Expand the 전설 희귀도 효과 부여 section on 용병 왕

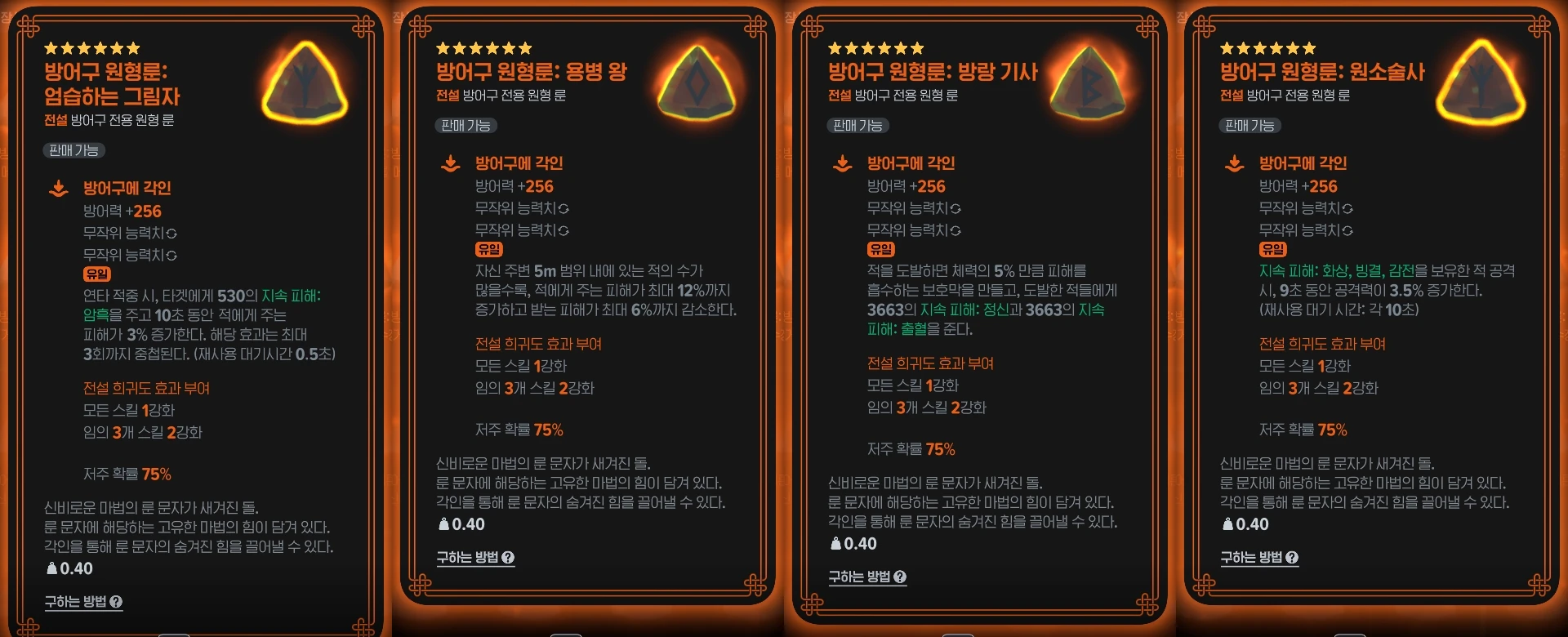point(539,344)
